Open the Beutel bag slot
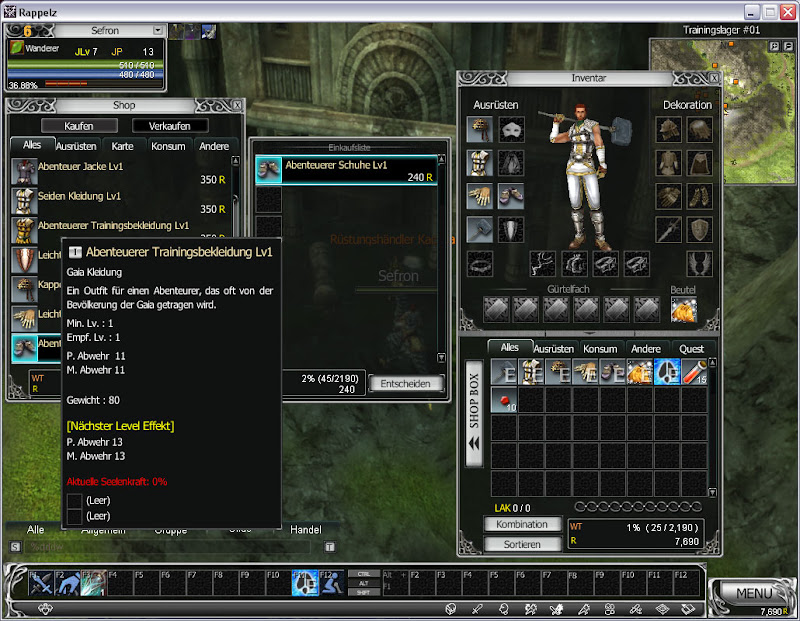 (684, 309)
